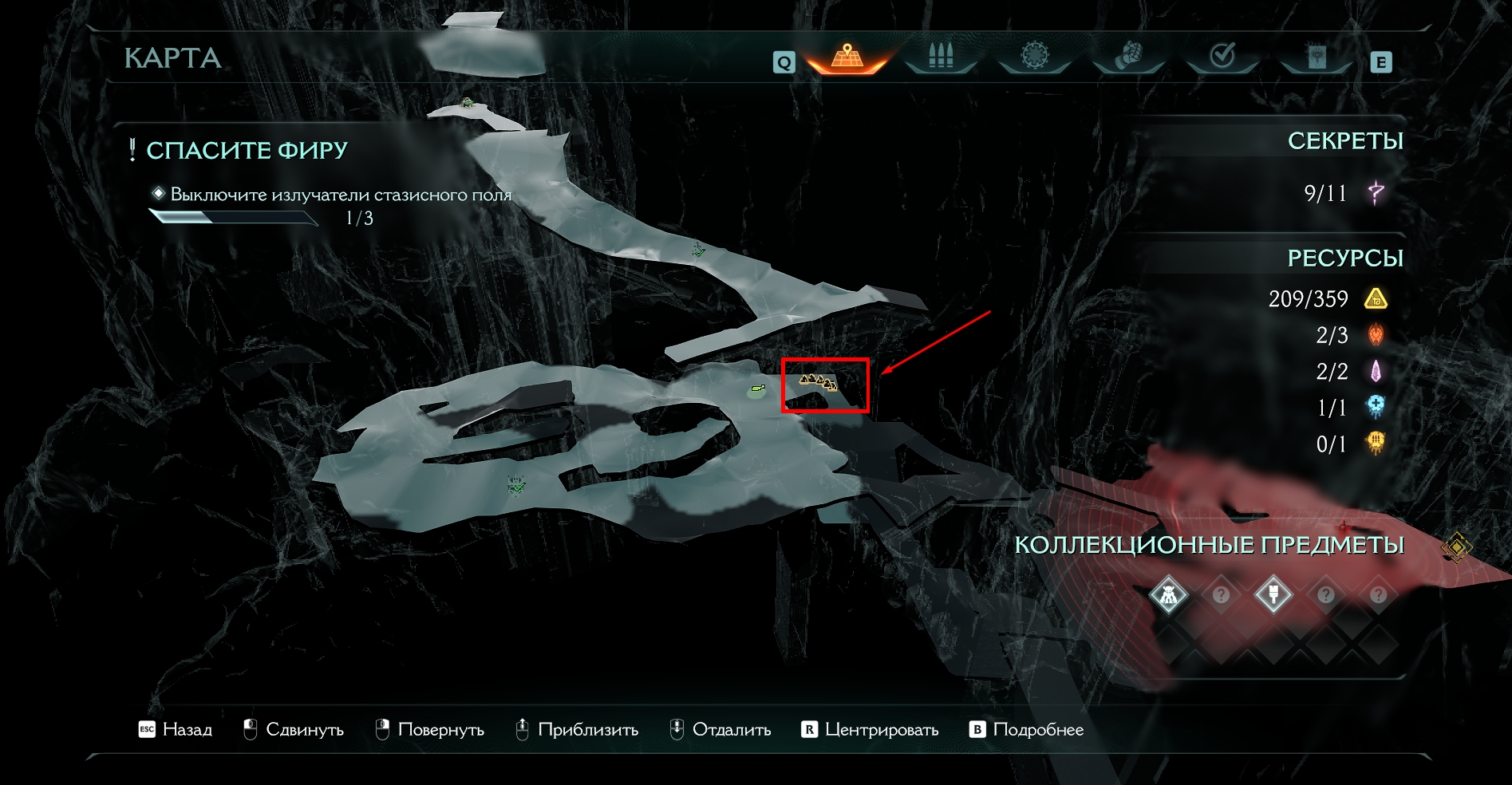
Task: Select the orange map tab icon
Action: 847,56
